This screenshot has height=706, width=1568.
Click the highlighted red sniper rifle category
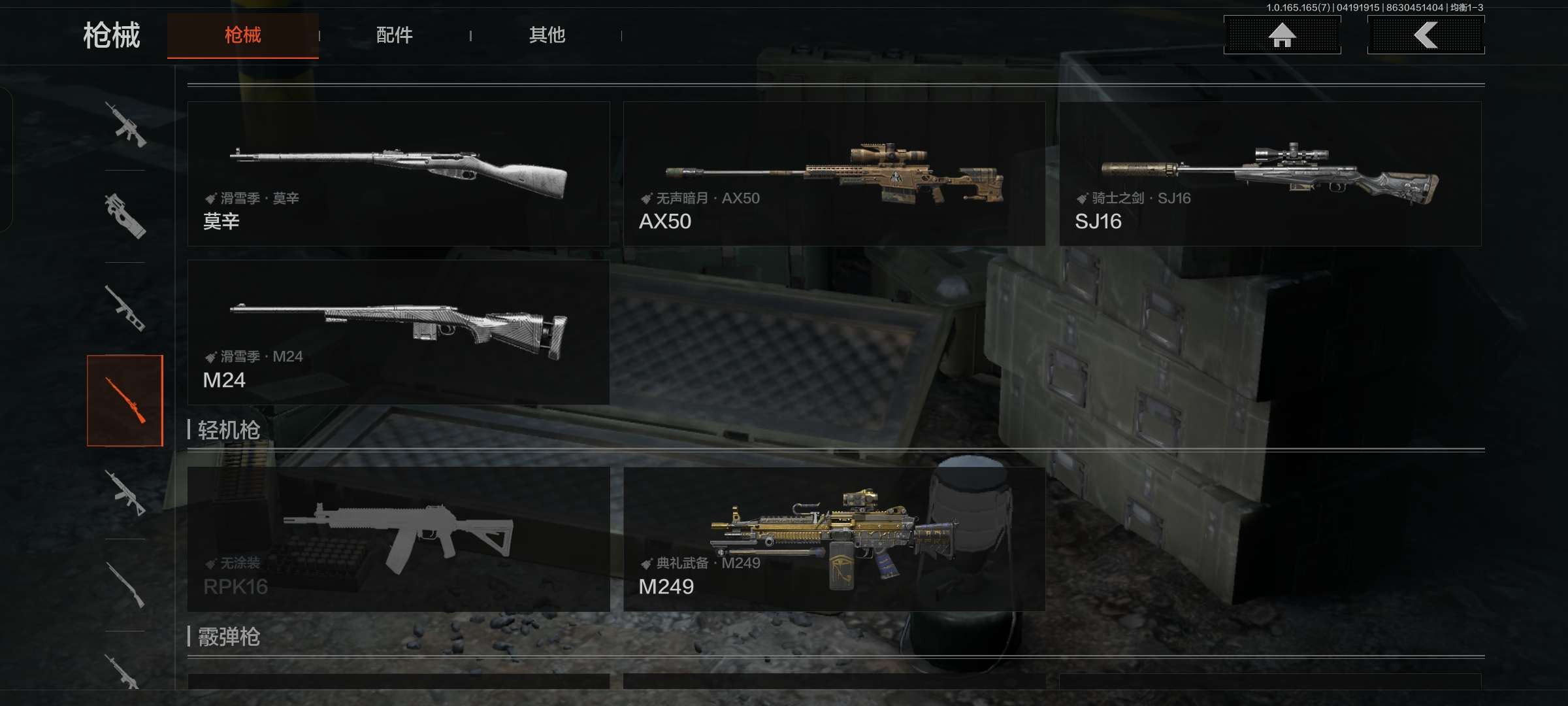click(125, 401)
